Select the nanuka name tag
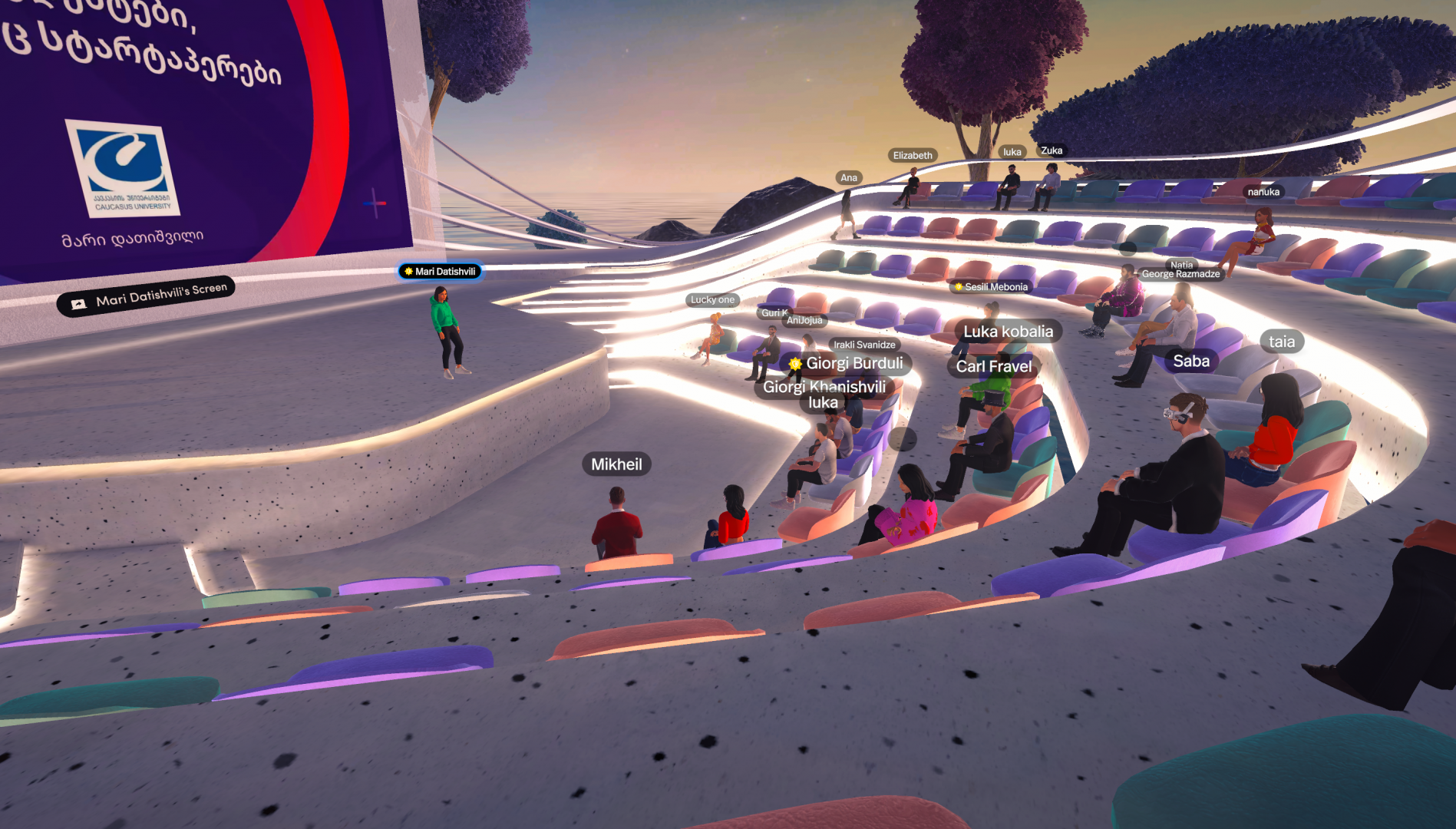 [1263, 193]
